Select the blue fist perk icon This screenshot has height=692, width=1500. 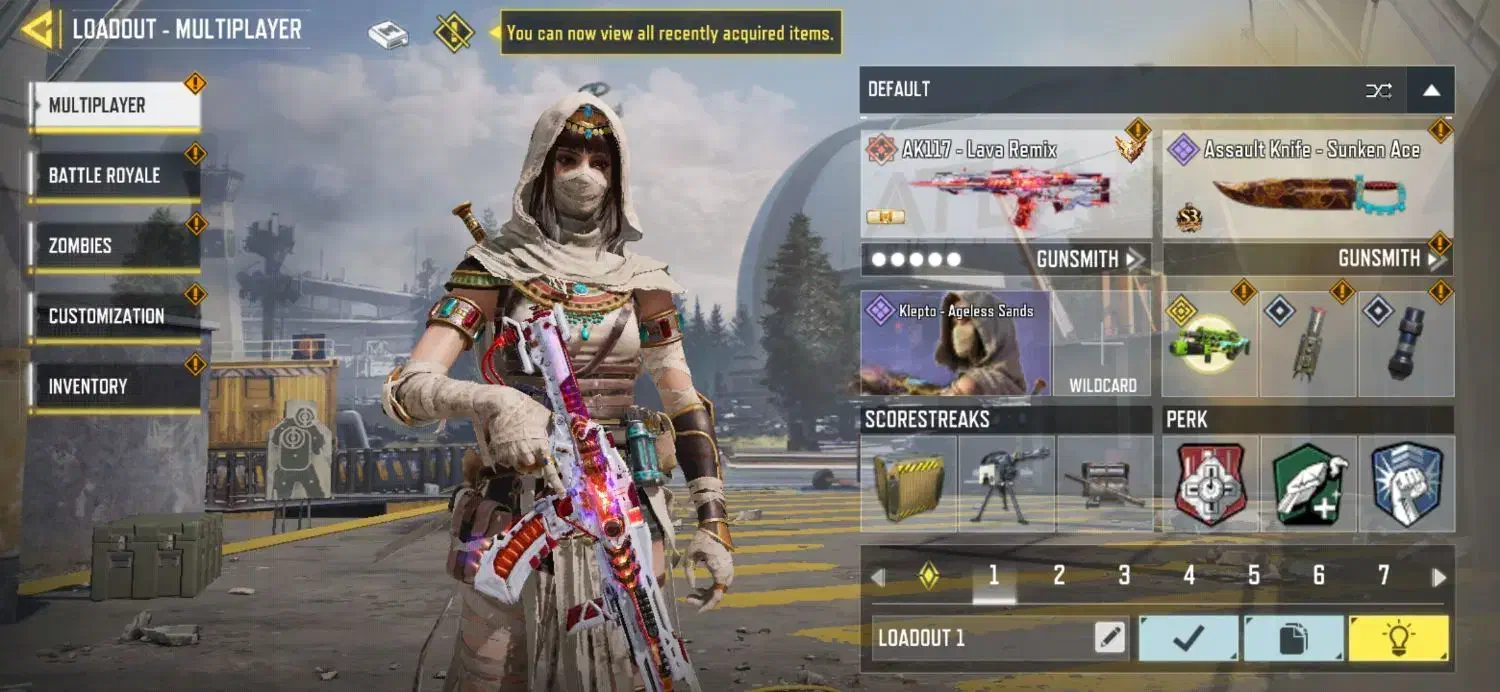[x=1406, y=484]
